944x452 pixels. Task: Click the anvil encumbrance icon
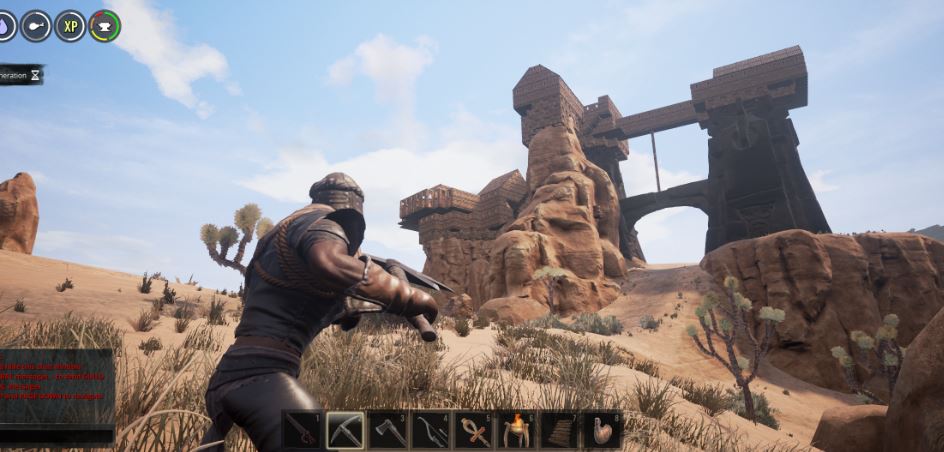(104, 26)
